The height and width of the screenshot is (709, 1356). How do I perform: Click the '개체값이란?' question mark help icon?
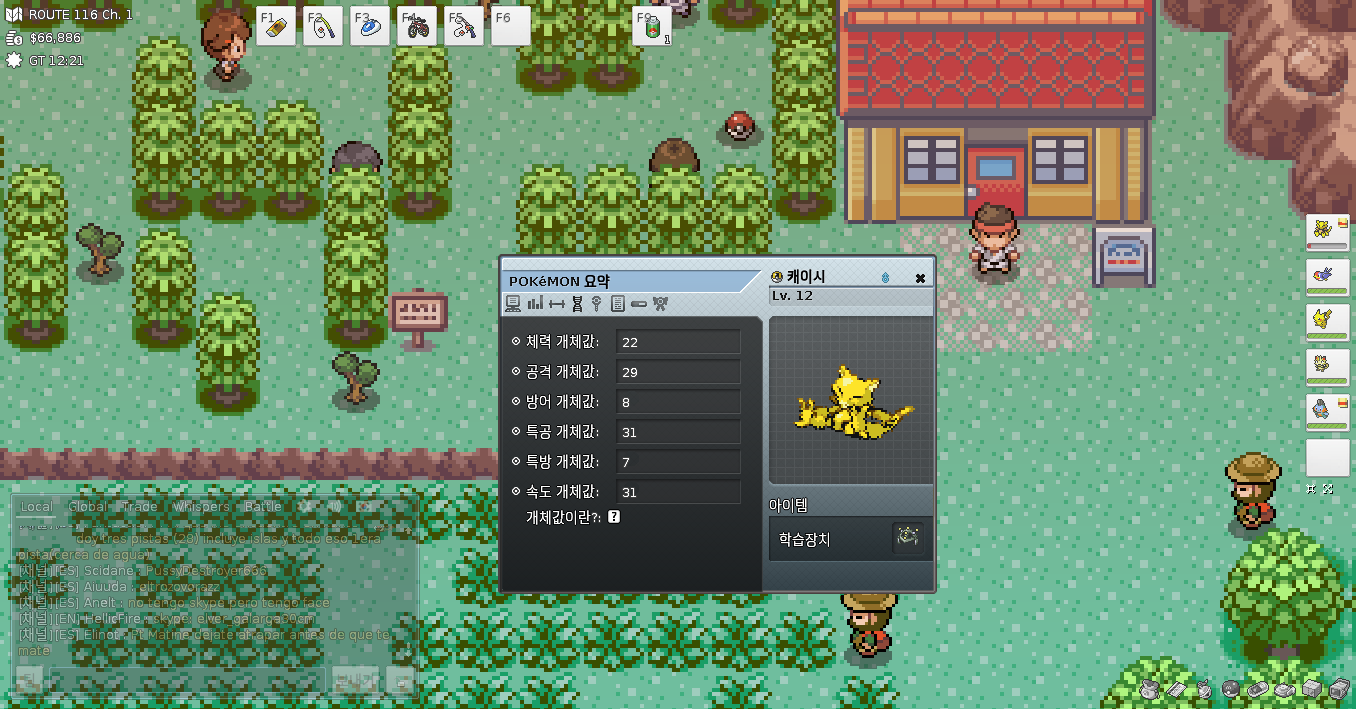614,517
